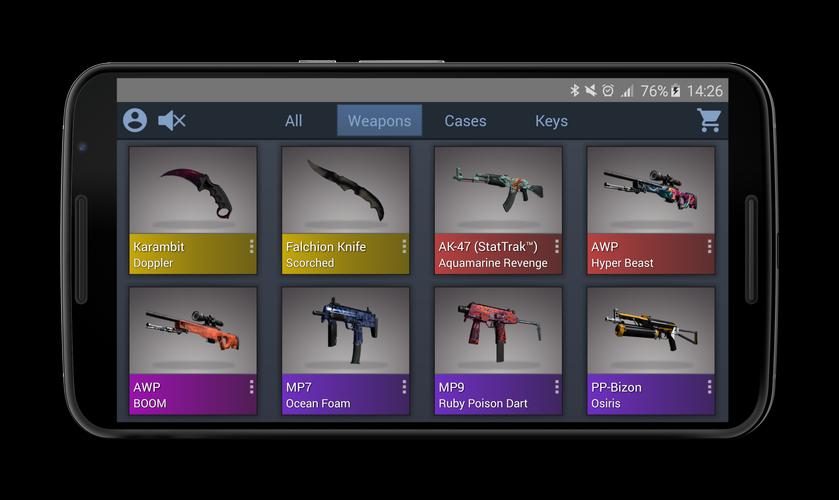The width and height of the screenshot is (839, 500).
Task: Open the AWP Hyper Beast options menu
Action: click(709, 246)
